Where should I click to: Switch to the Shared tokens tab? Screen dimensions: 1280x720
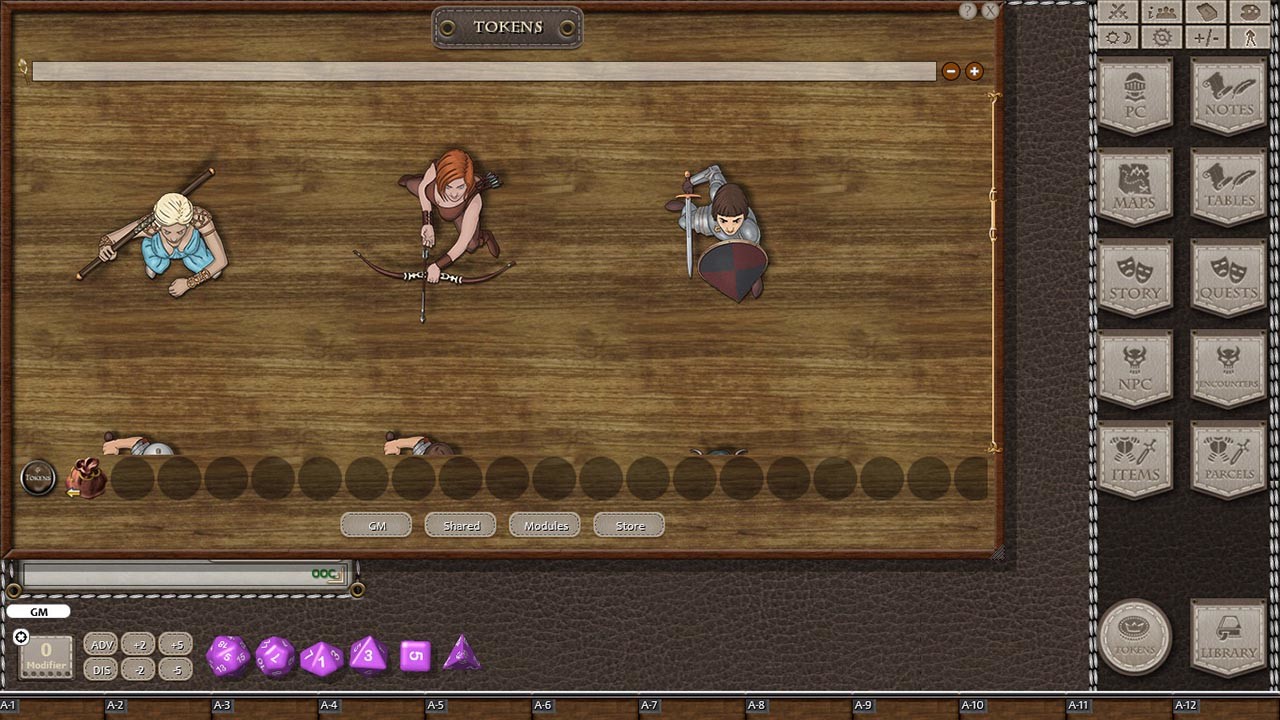coord(460,524)
